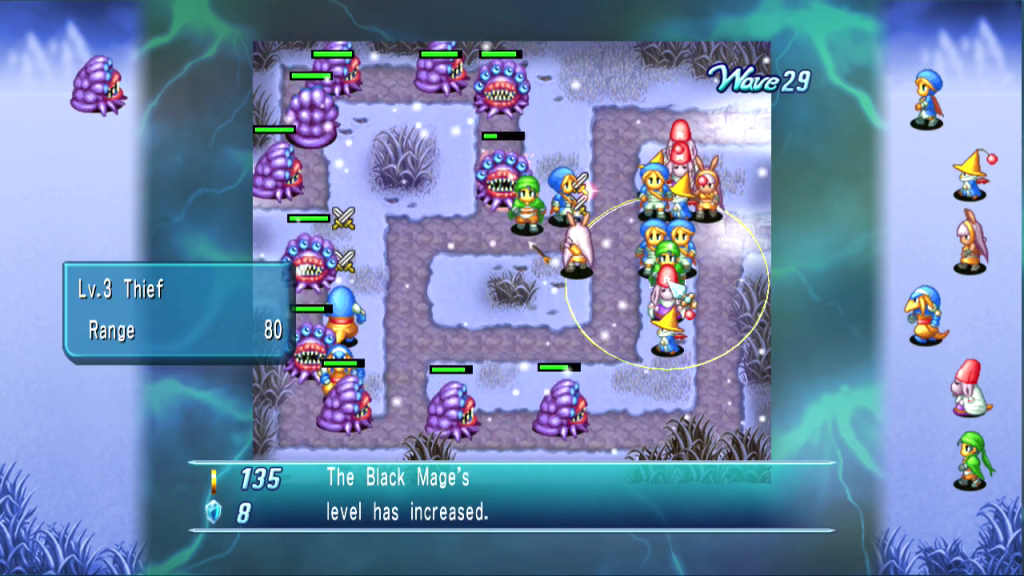This screenshot has width=1024, height=576.
Task: Click the purple enemy wave preview icon
Action: [x=97, y=84]
